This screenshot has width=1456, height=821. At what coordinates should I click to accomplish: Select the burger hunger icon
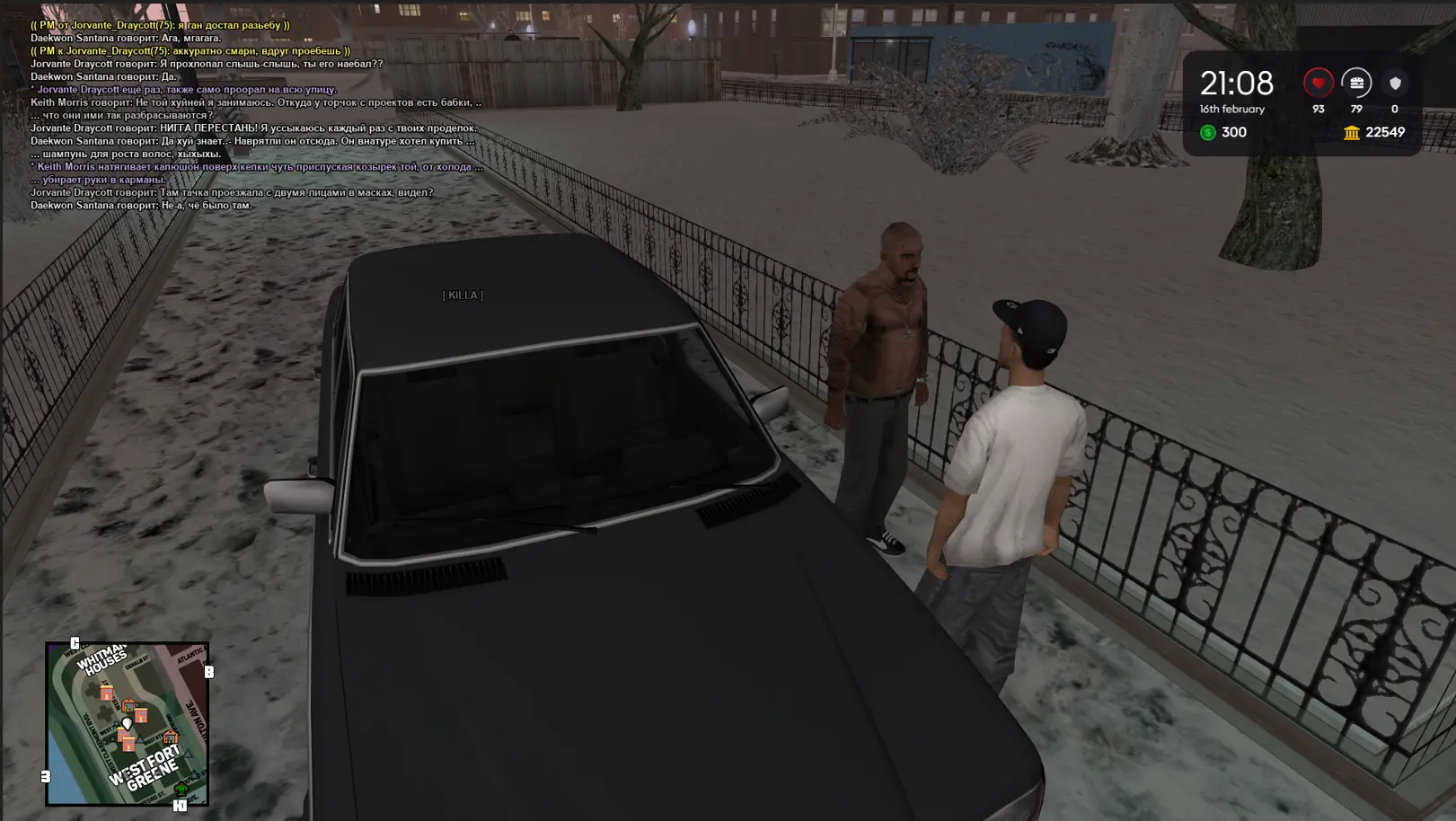[1356, 84]
